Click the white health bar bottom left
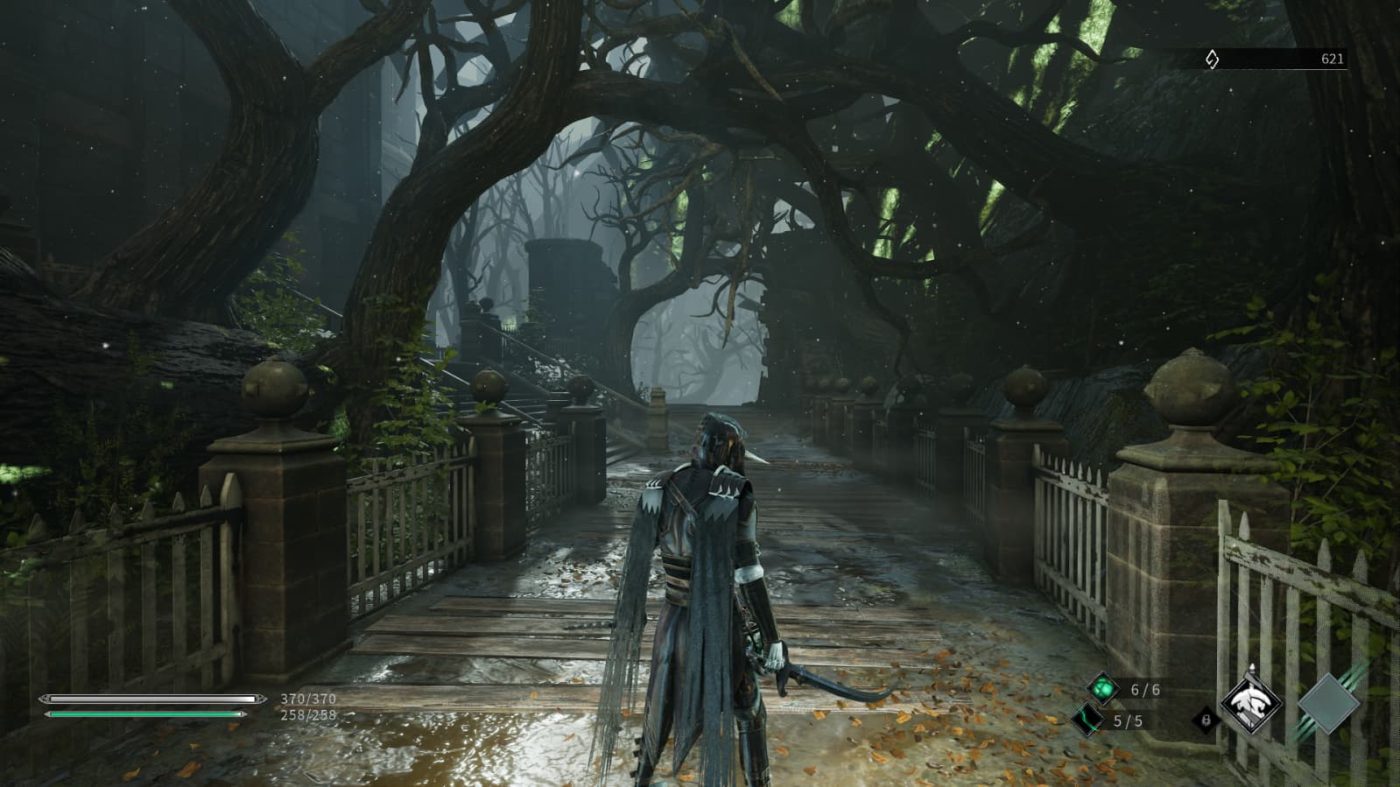The image size is (1400, 787). [x=150, y=699]
